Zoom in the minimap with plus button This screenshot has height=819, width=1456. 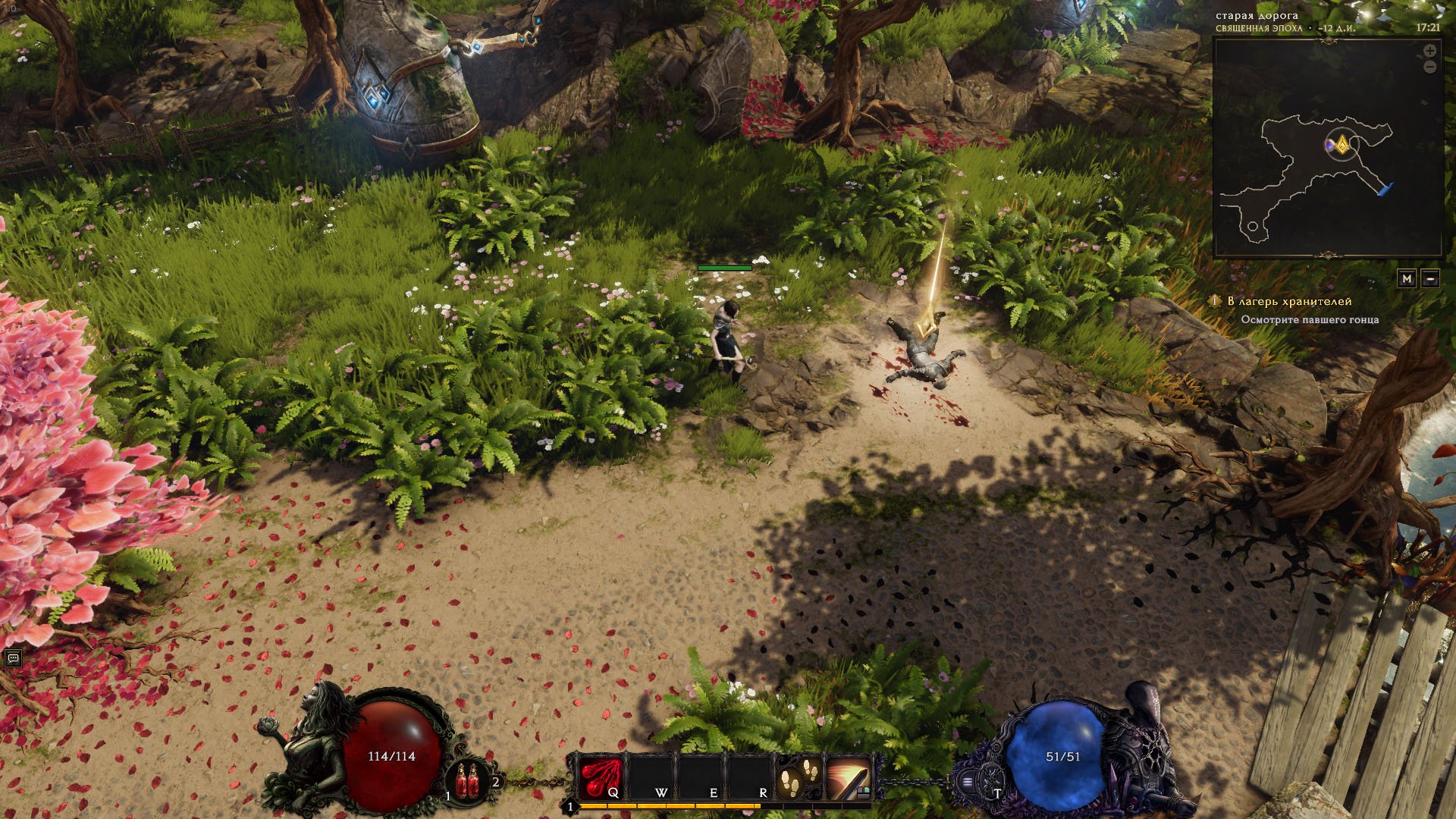(x=1429, y=51)
